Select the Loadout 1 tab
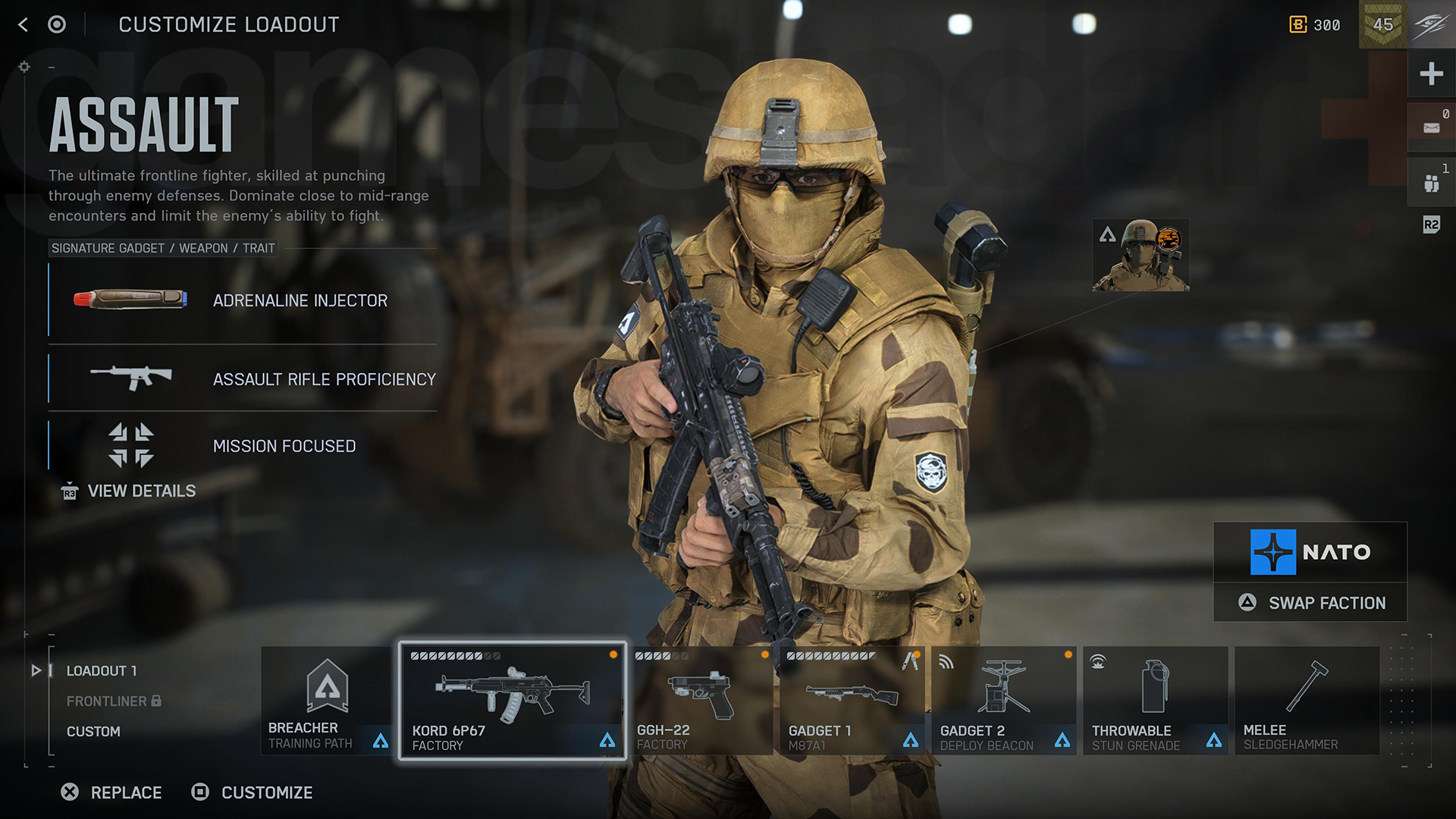Image resolution: width=1456 pixels, height=819 pixels. (x=101, y=670)
